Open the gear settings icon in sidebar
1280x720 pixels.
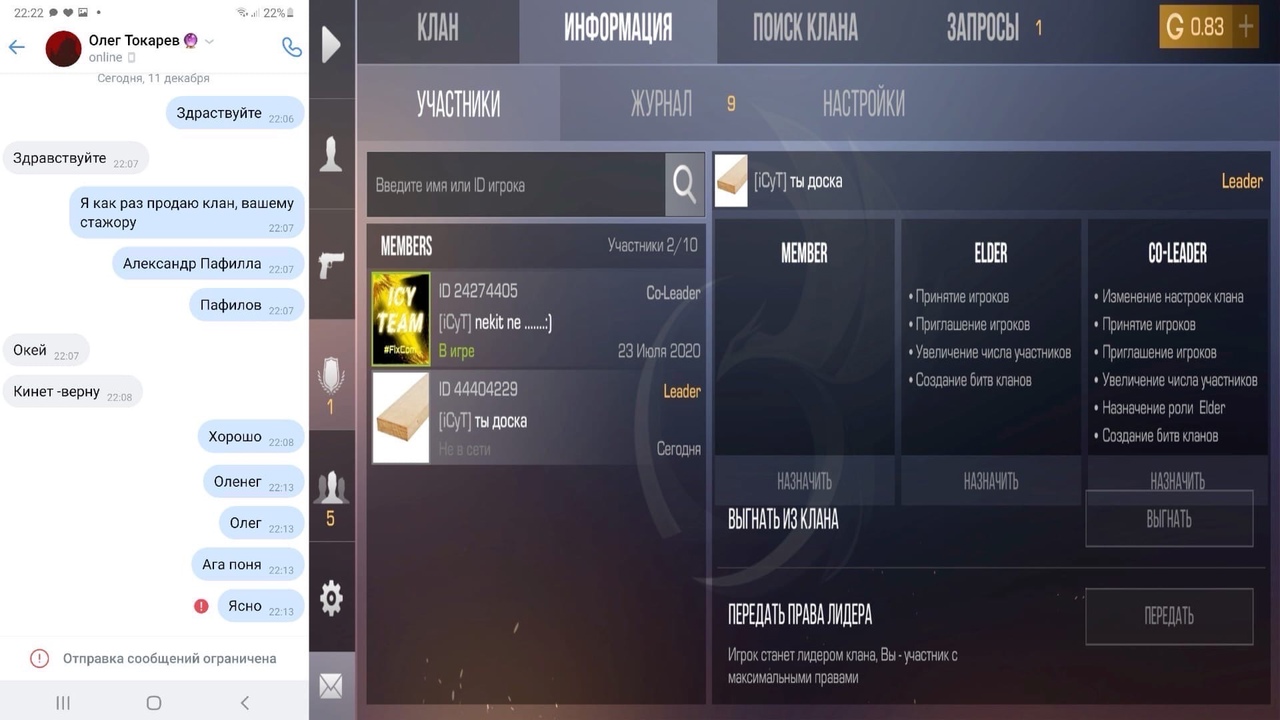click(x=331, y=598)
